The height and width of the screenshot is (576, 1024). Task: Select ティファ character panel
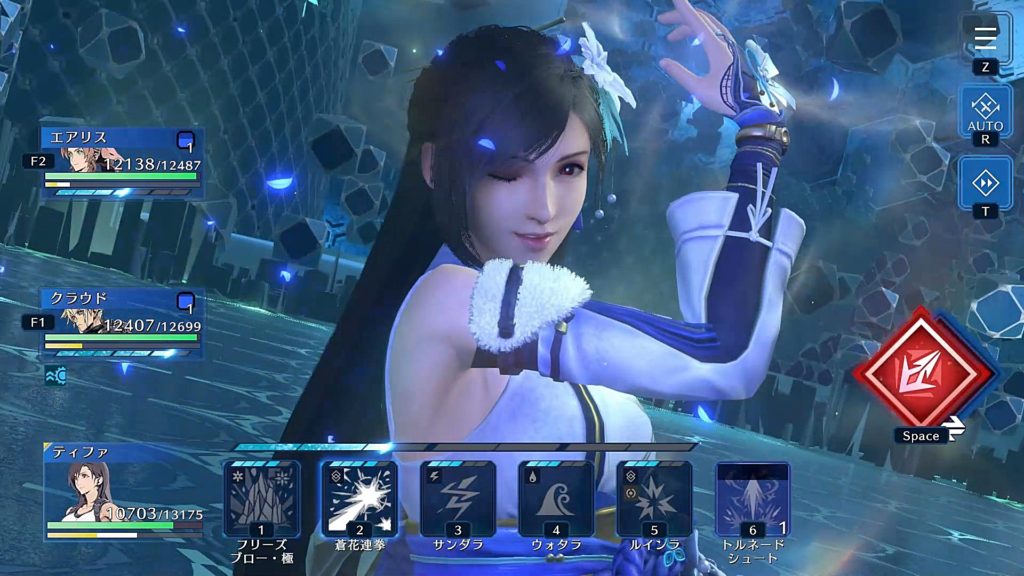pos(122,492)
